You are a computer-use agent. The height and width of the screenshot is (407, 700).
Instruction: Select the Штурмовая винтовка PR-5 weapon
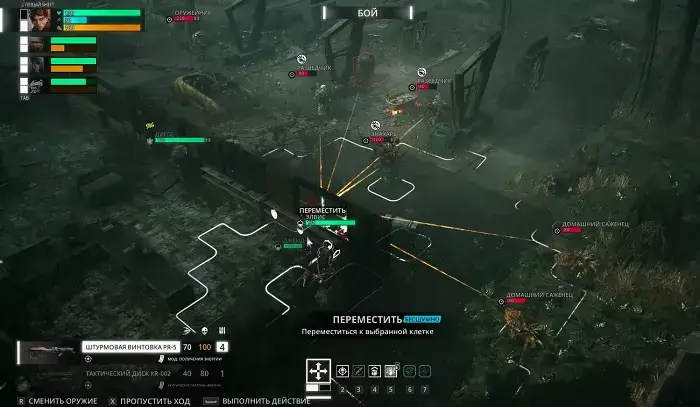(124, 348)
